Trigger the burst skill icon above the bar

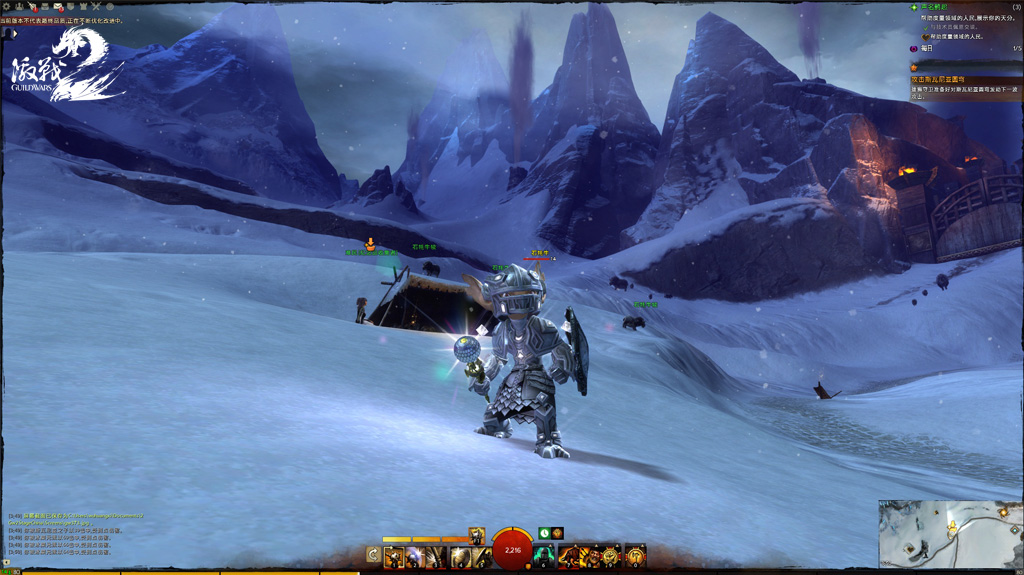click(477, 535)
